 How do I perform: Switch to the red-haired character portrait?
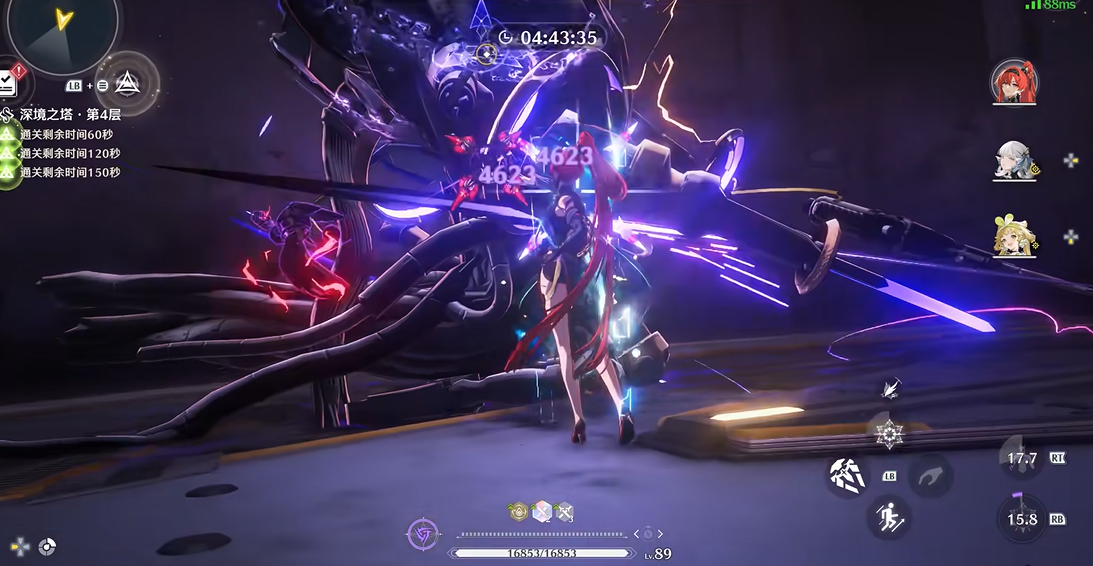pyautogui.click(x=1013, y=82)
